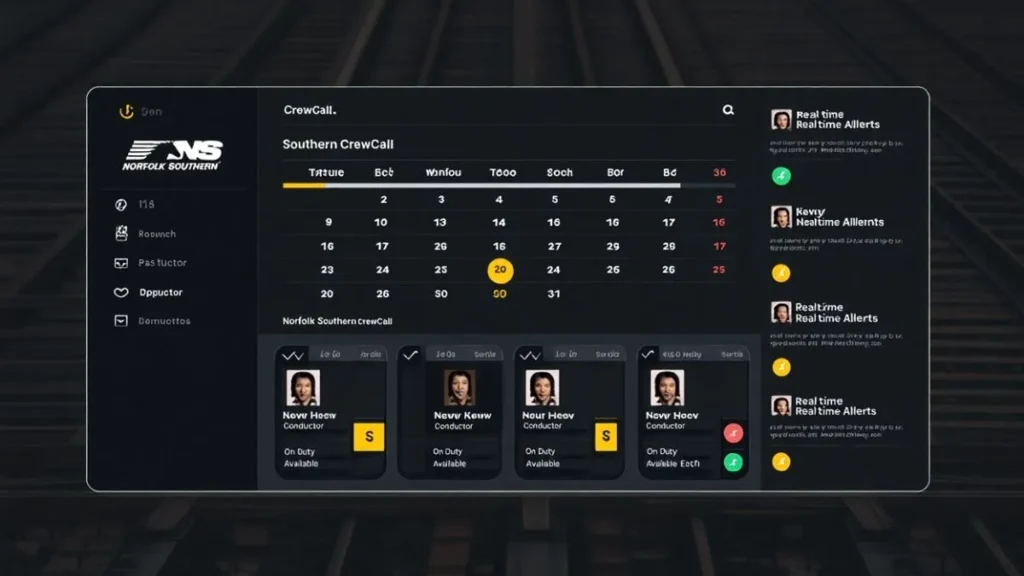Select the highlighted yellow date 20
The image size is (1024, 576).
point(500,270)
